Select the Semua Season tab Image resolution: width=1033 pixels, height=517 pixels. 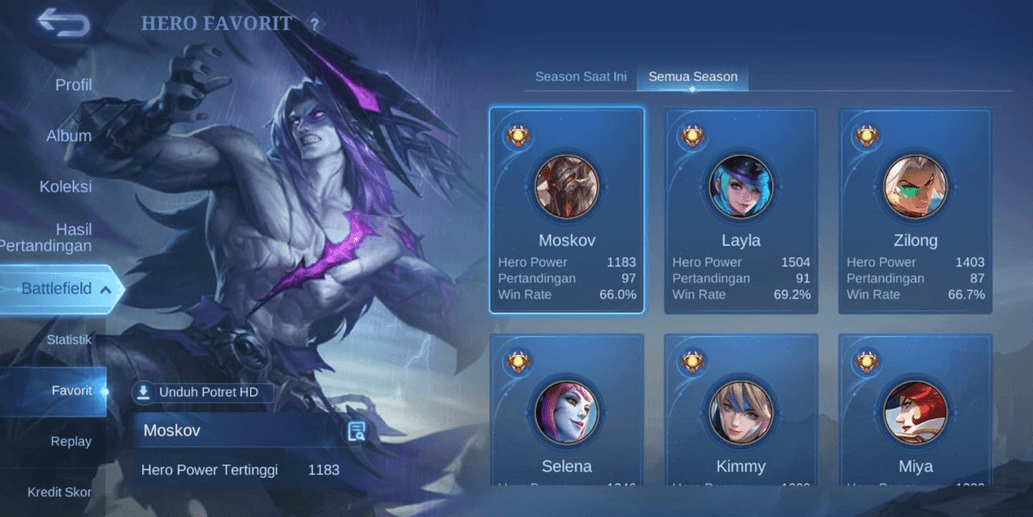click(x=693, y=77)
